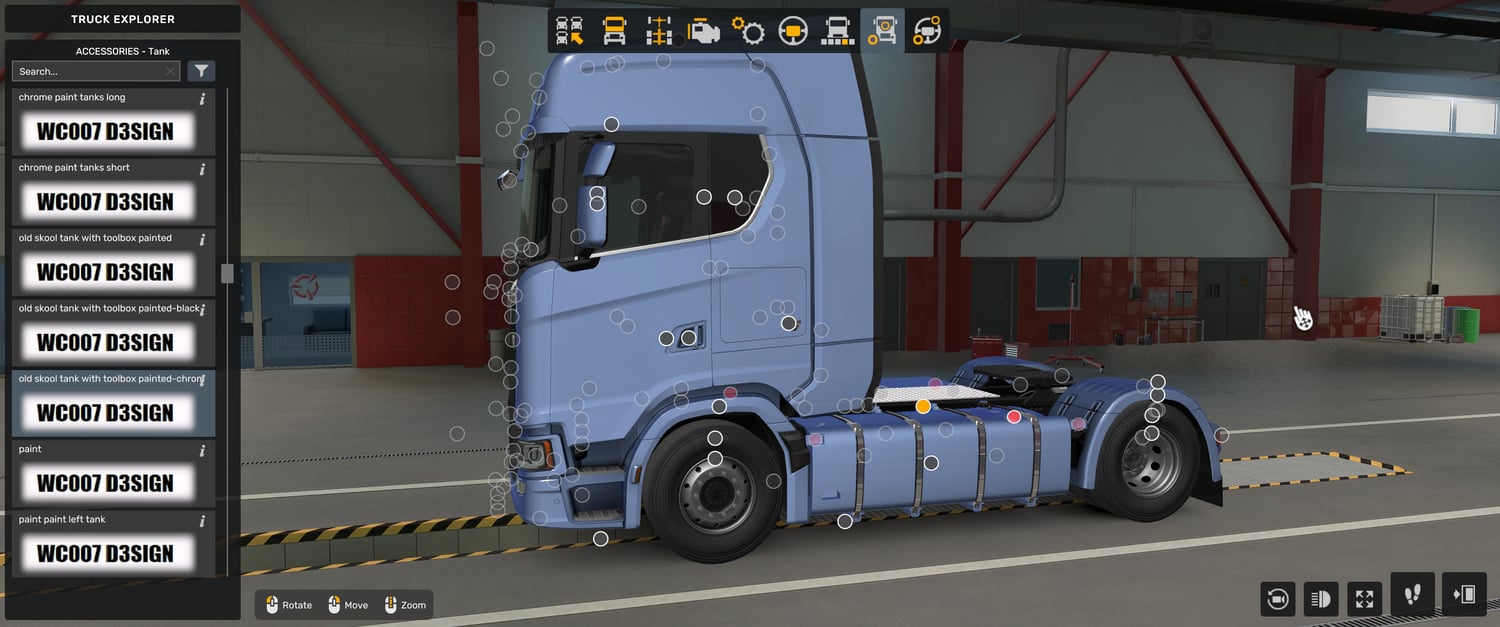Grab the accessory list scrollbar handle
This screenshot has width=1500, height=627.
point(227,273)
